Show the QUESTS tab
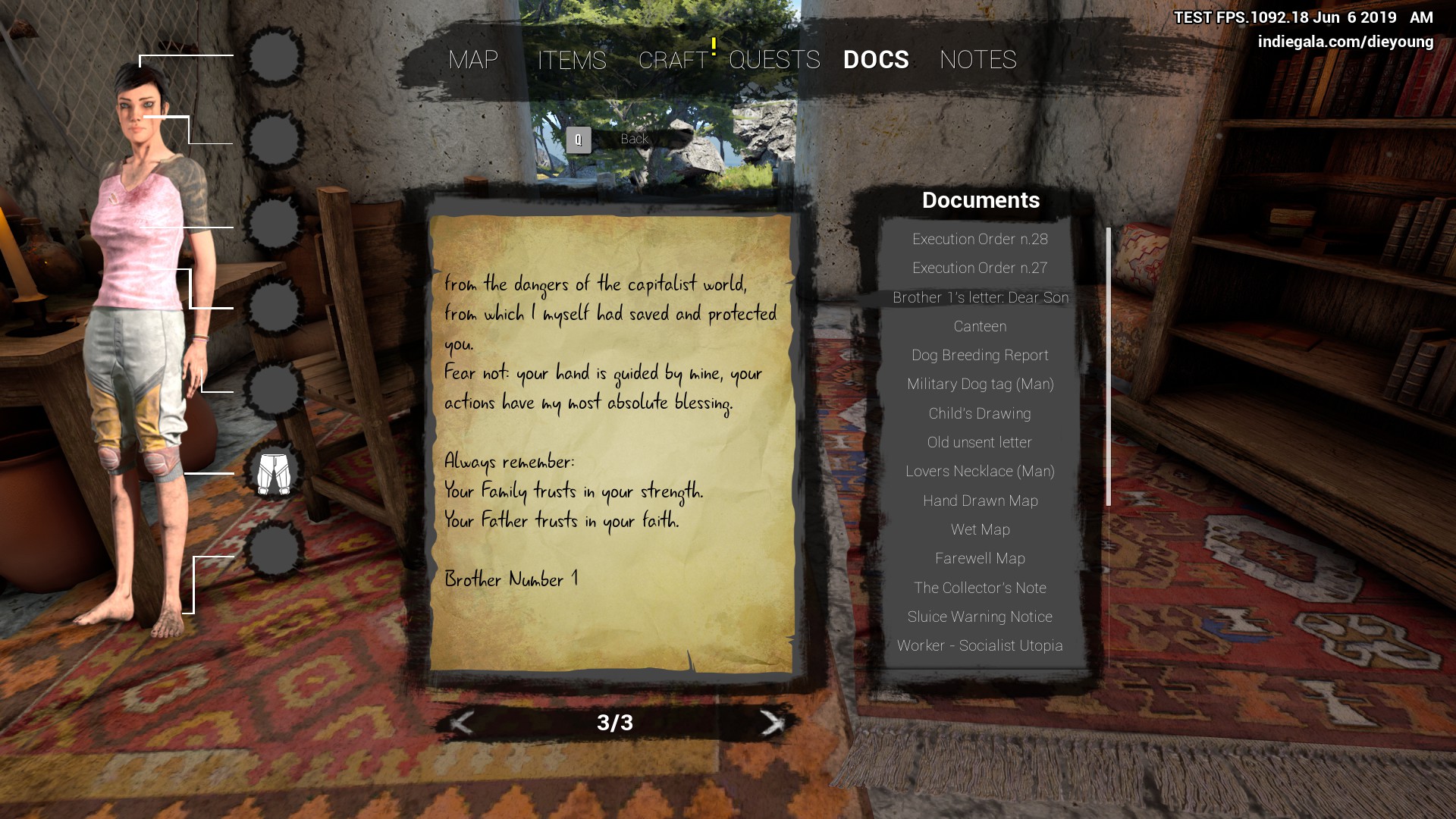 pos(774,60)
